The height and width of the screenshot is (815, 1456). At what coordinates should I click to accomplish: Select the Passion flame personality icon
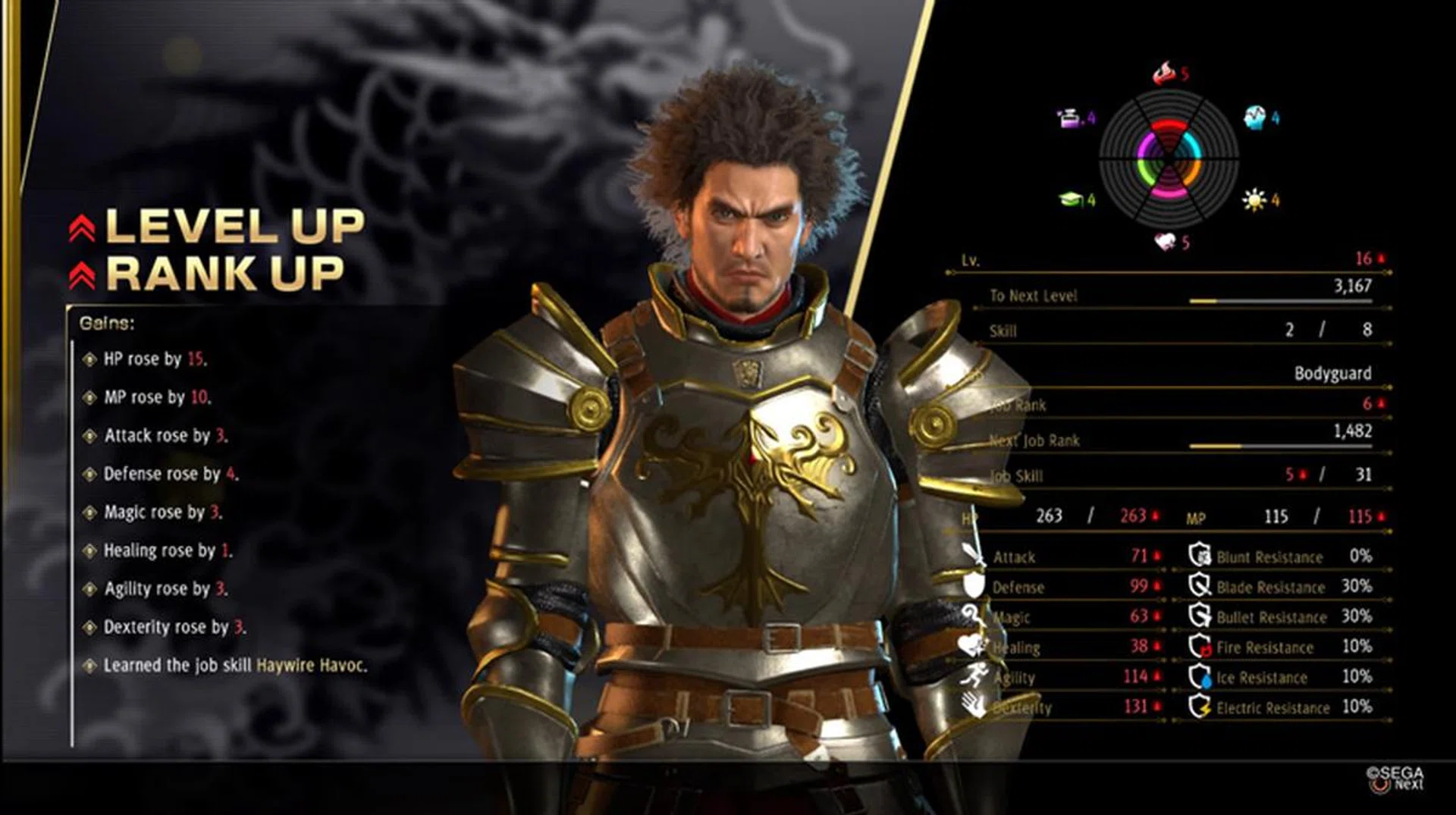click(x=1163, y=74)
